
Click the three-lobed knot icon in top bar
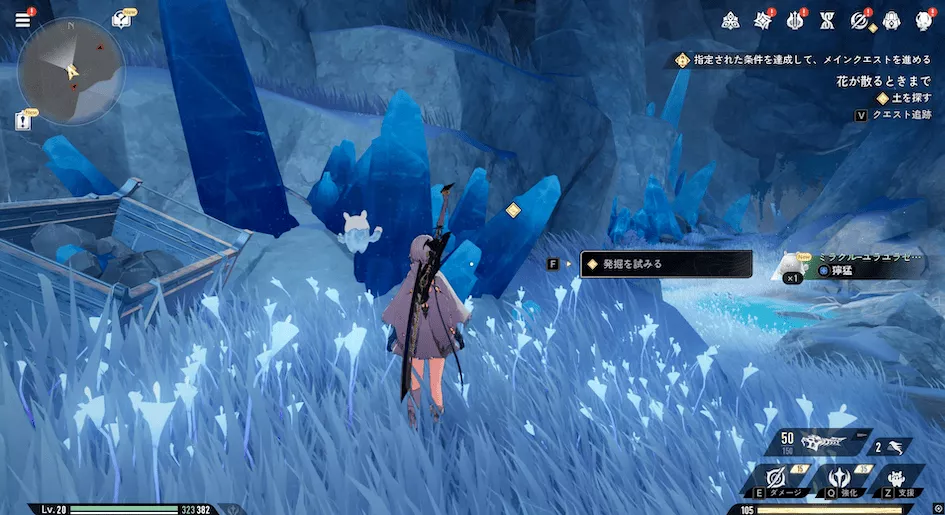pos(731,20)
